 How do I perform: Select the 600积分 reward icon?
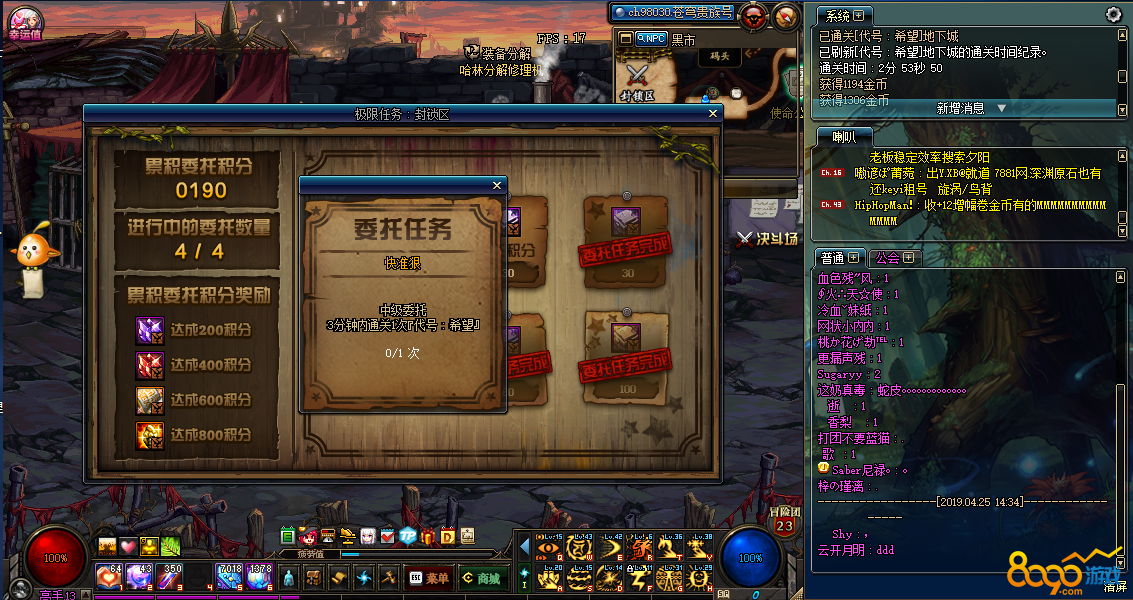coord(150,400)
